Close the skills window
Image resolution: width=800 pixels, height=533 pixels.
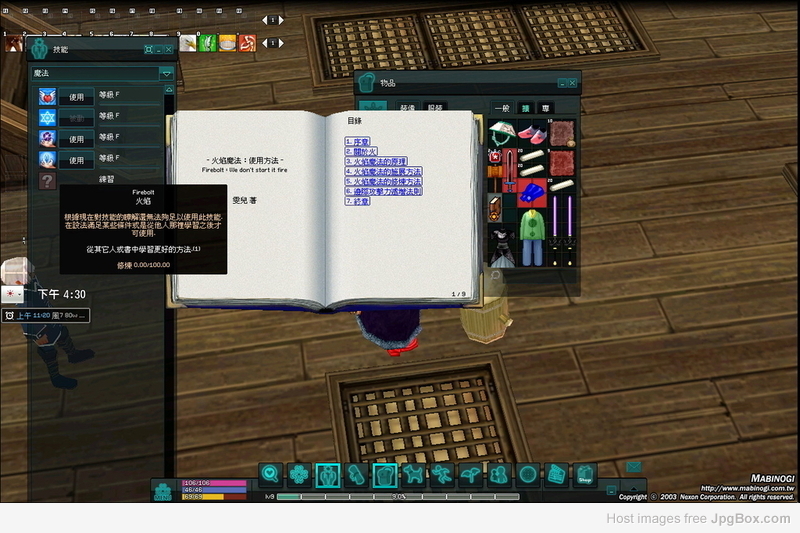point(168,48)
